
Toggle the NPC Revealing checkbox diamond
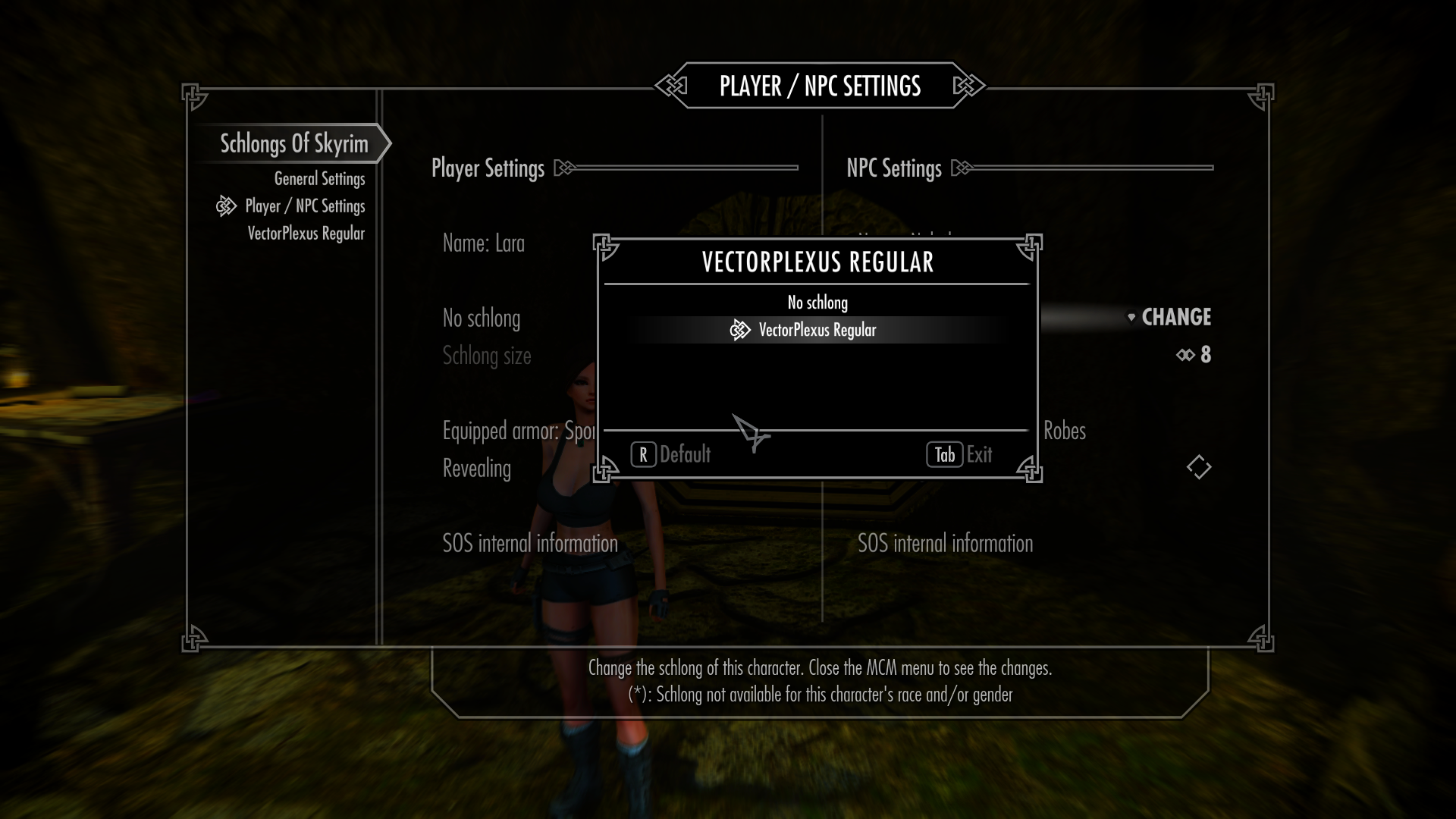click(x=1198, y=467)
